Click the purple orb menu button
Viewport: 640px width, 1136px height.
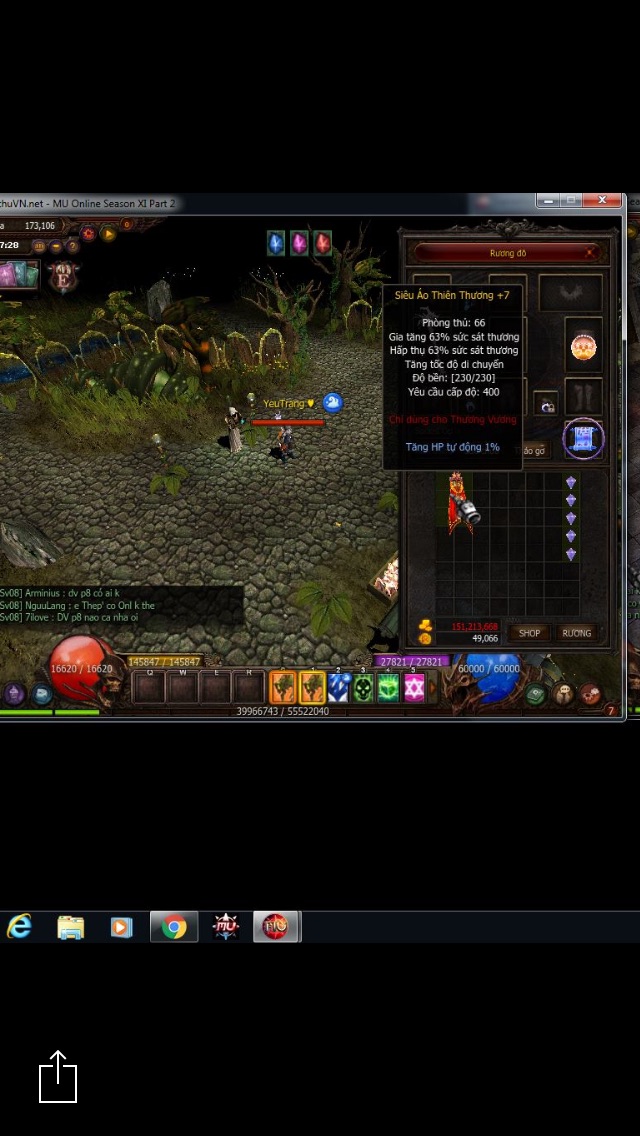[x=15, y=693]
